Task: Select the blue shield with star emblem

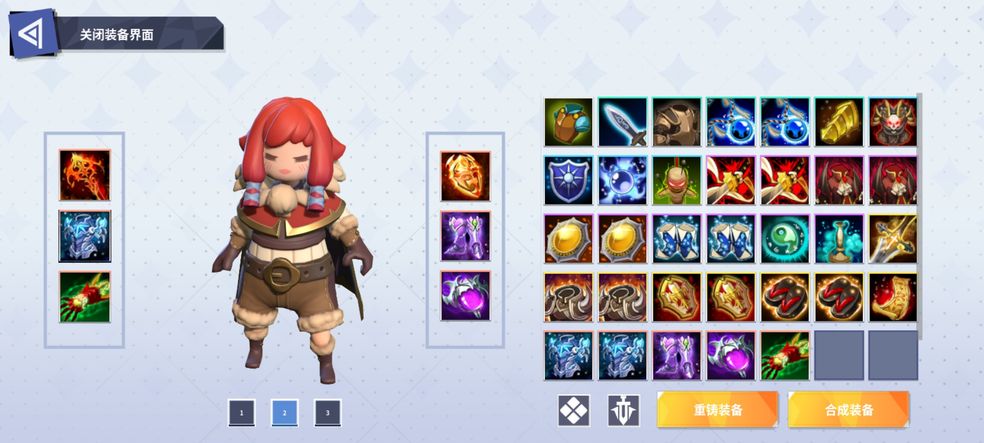Action: (569, 180)
